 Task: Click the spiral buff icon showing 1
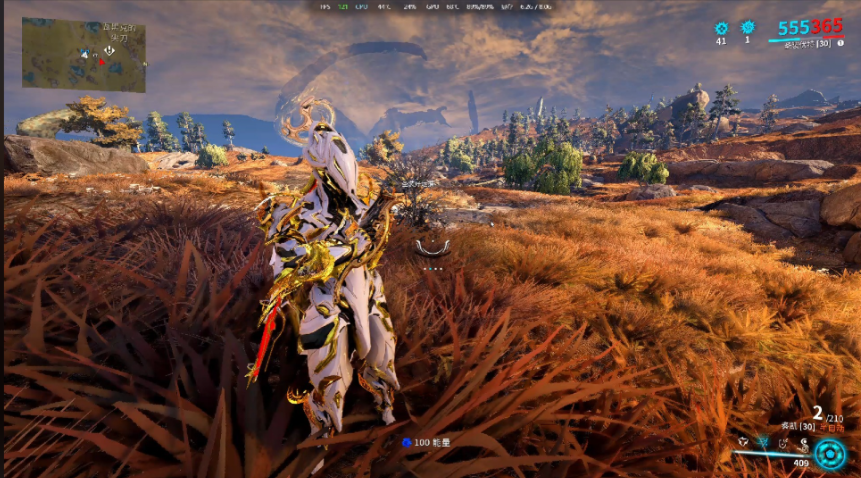tap(747, 28)
